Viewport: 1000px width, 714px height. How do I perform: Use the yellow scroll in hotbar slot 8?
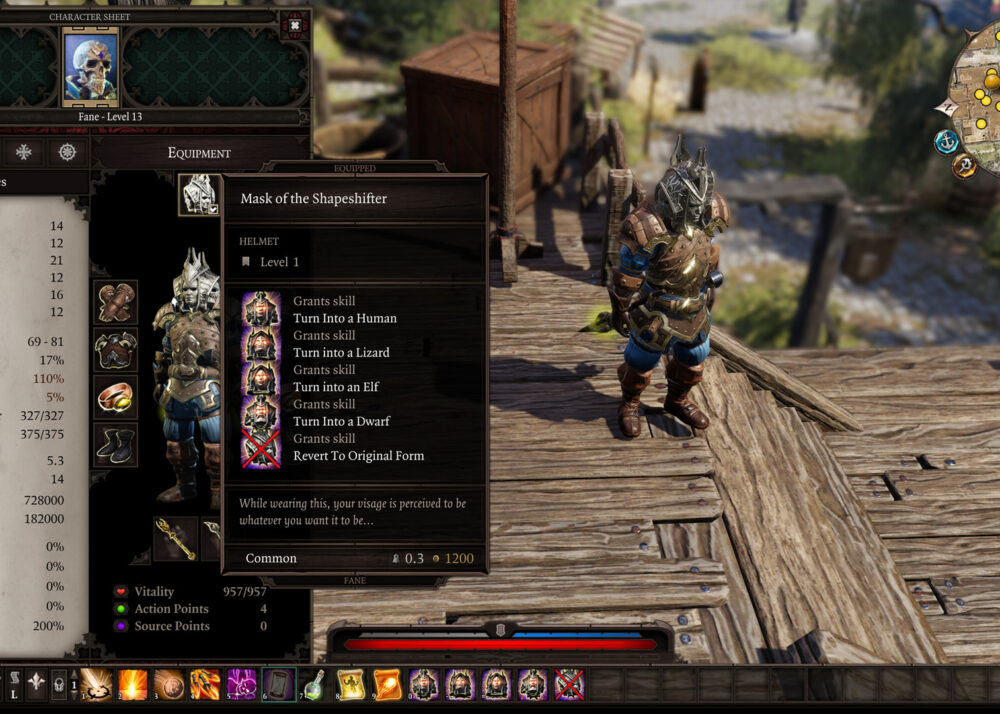click(x=350, y=684)
